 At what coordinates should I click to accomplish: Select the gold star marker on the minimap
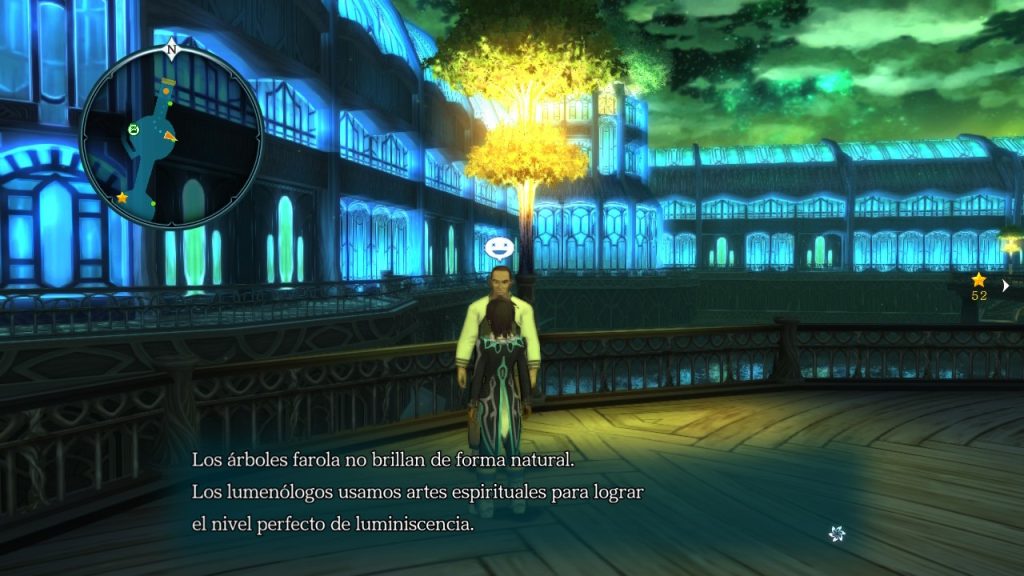tap(122, 198)
